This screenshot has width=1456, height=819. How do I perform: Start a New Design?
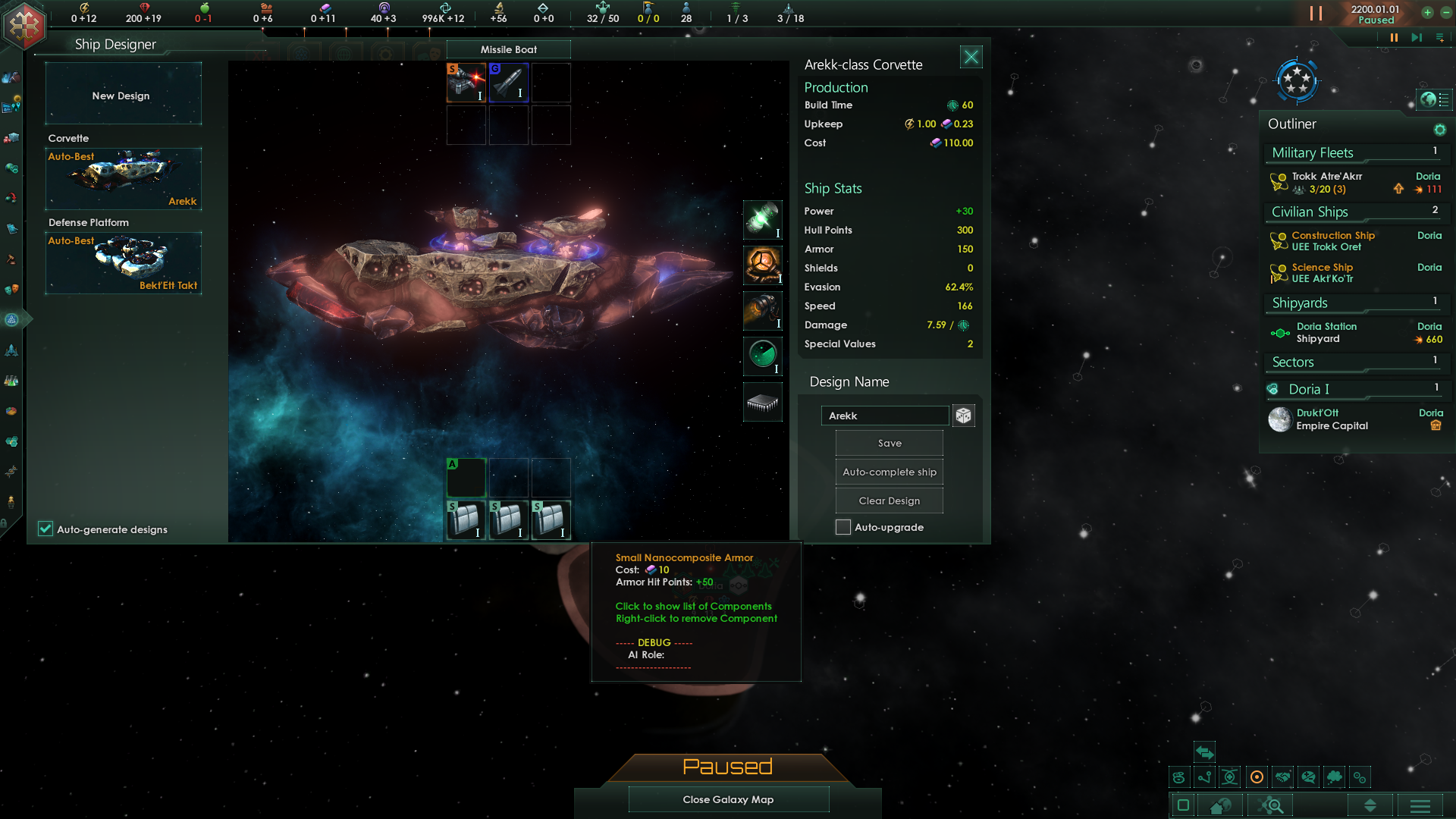[123, 95]
